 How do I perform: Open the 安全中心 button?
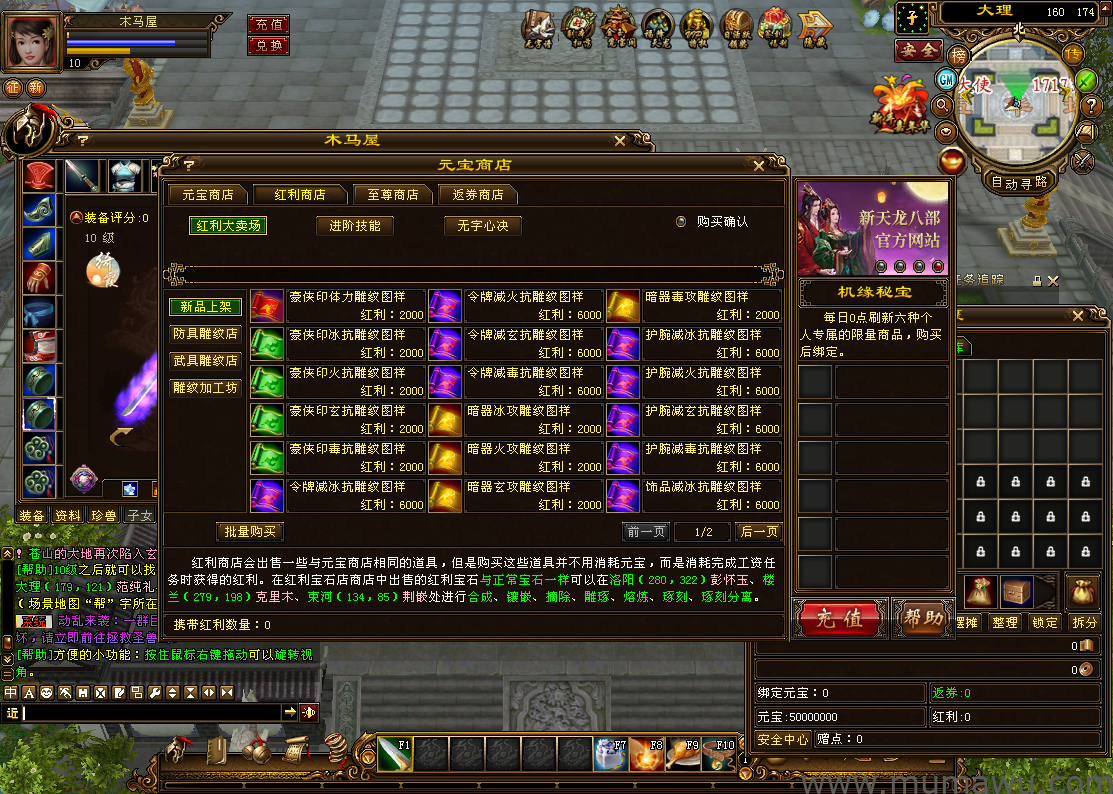pos(783,740)
